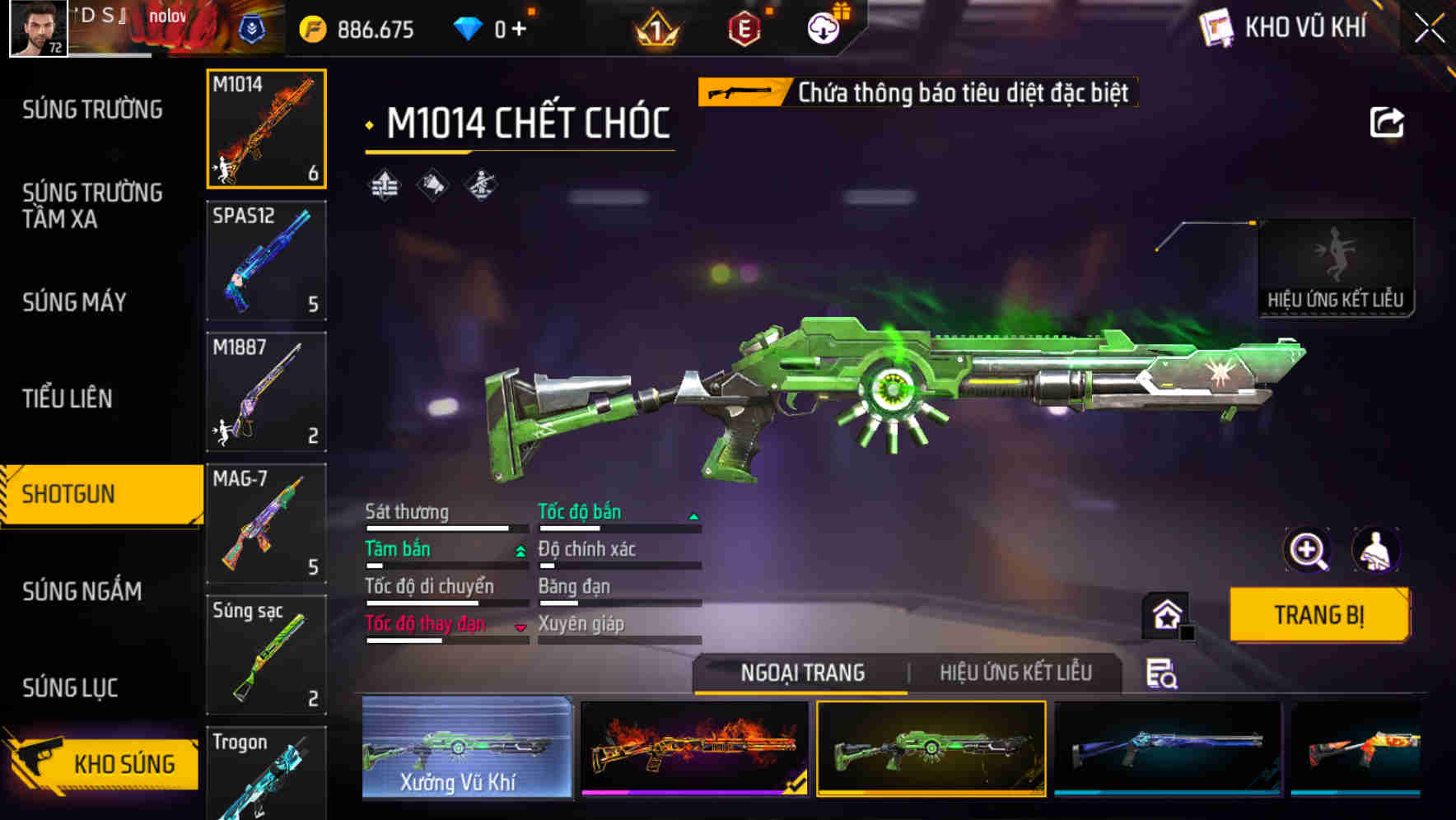Image resolution: width=1456 pixels, height=820 pixels.
Task: Switch to HIỆU ỨNG KẾT LIỄU tab
Action: tap(1015, 673)
